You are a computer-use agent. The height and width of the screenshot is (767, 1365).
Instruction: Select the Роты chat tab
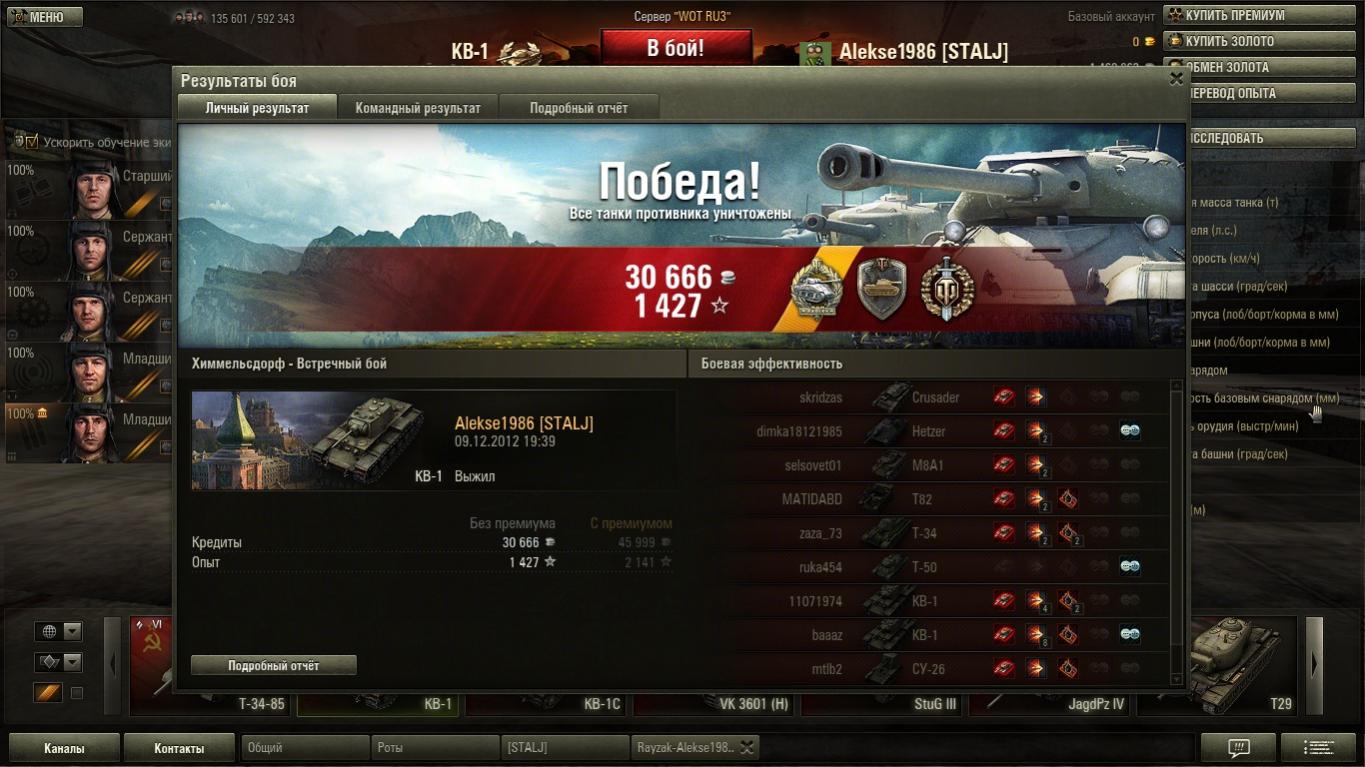point(434,748)
